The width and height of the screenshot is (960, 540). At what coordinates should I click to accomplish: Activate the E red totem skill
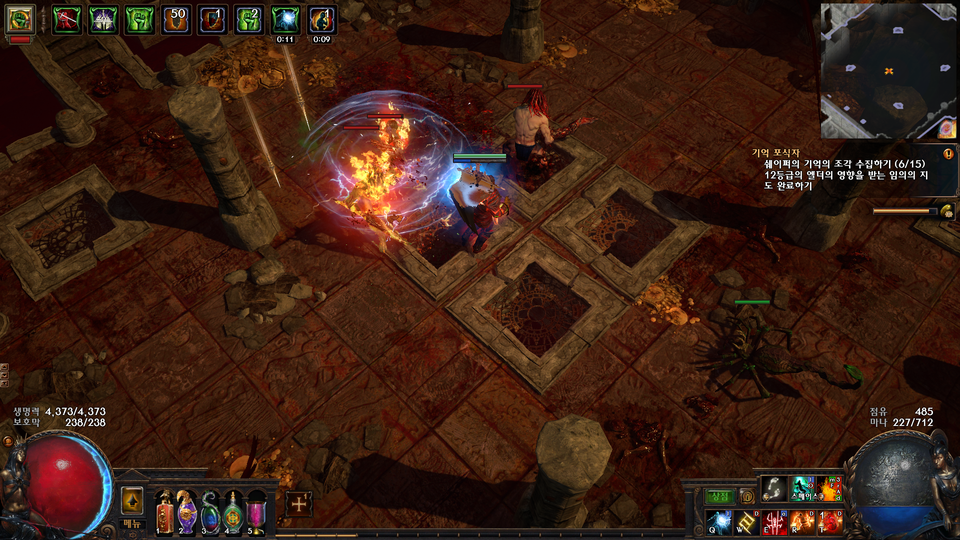775,521
